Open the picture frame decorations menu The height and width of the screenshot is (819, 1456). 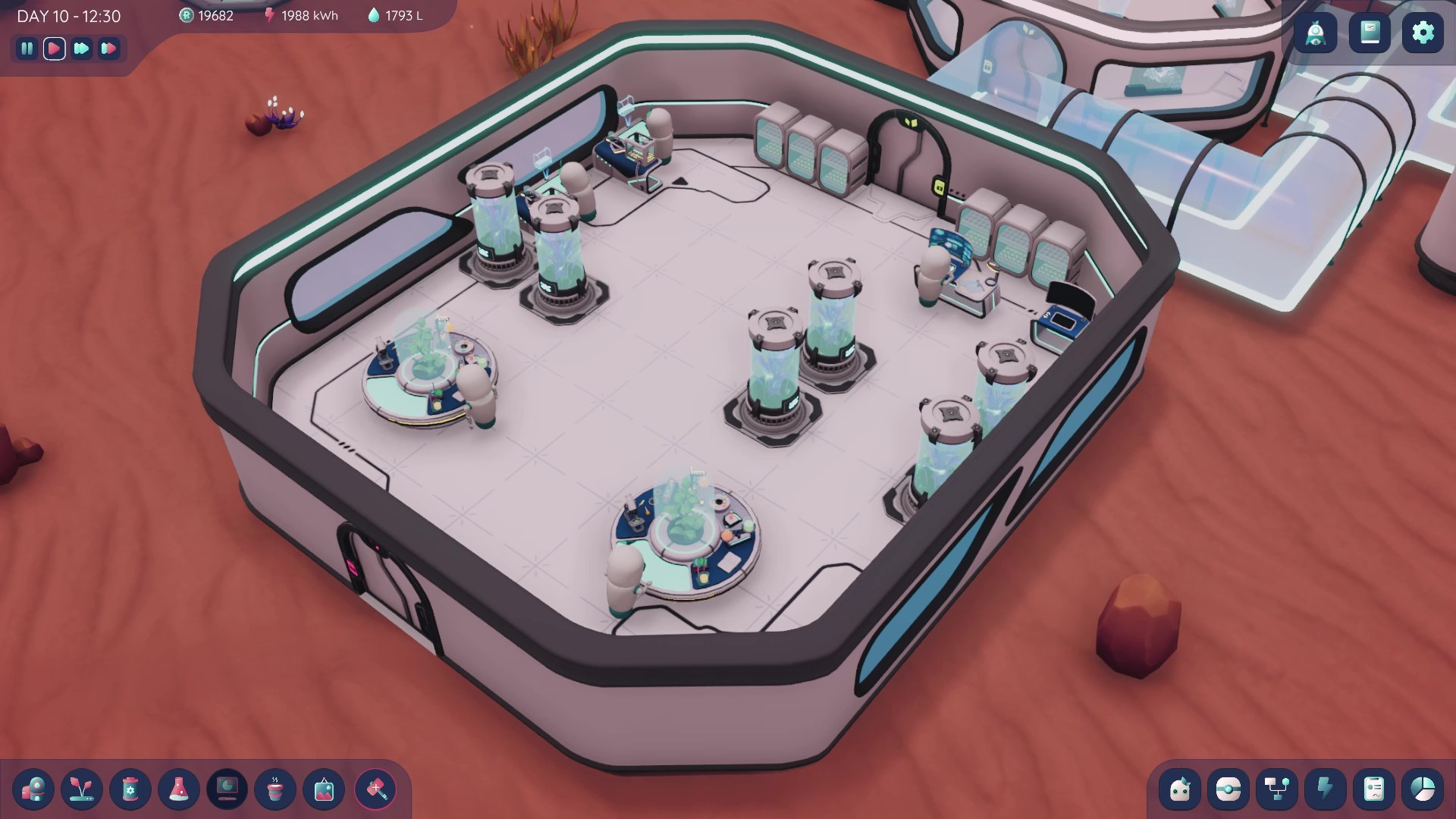click(x=325, y=790)
